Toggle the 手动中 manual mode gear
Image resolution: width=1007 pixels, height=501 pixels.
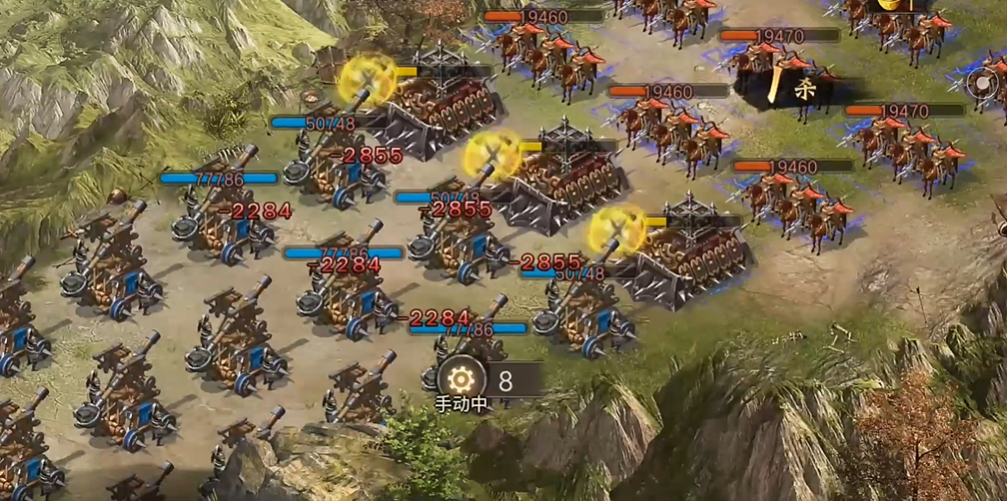(x=461, y=380)
